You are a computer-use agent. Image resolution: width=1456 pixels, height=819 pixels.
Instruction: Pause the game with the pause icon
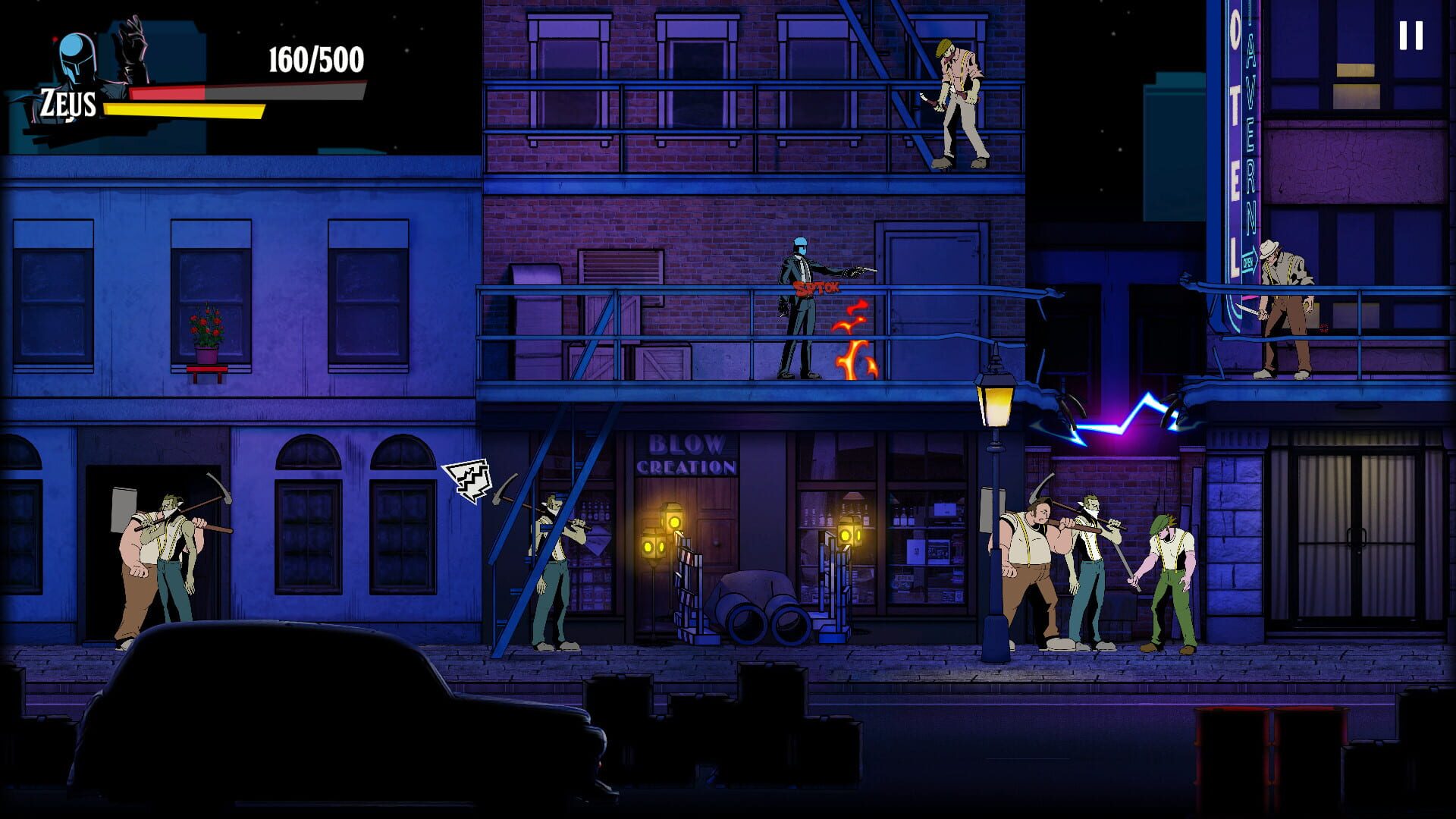[x=1412, y=34]
